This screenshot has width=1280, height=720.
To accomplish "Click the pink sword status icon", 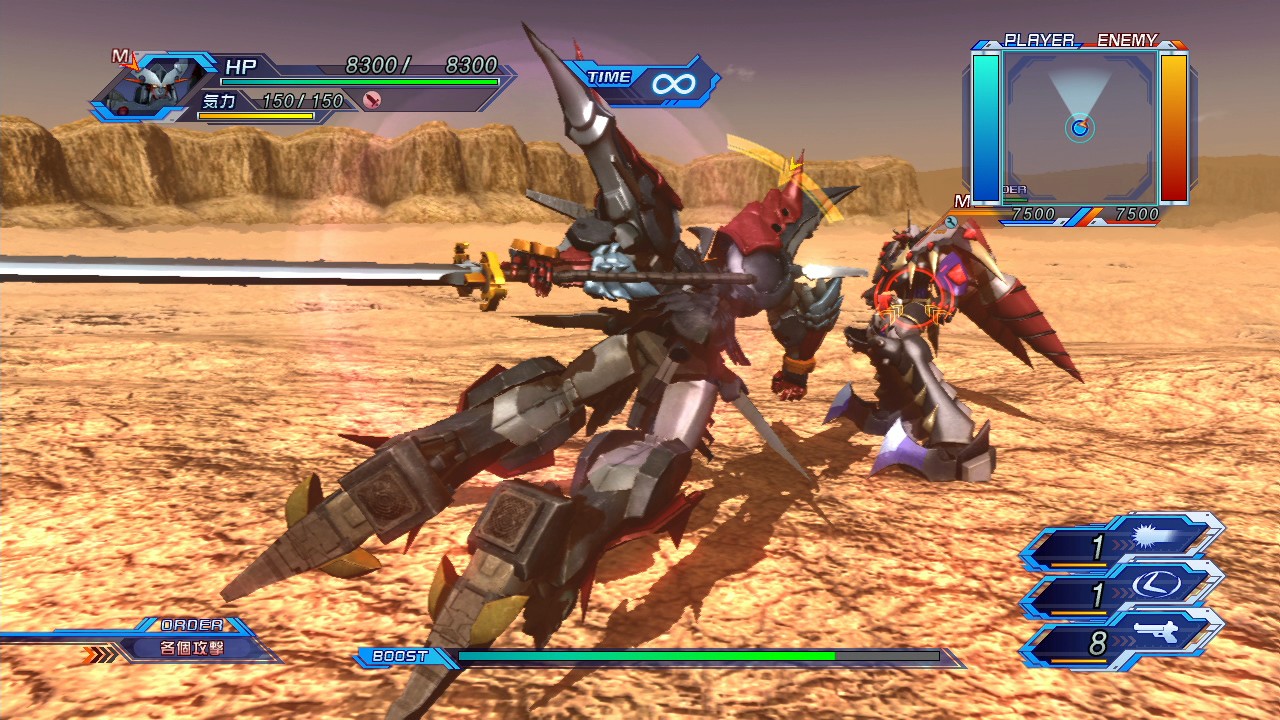I will pyautogui.click(x=372, y=100).
